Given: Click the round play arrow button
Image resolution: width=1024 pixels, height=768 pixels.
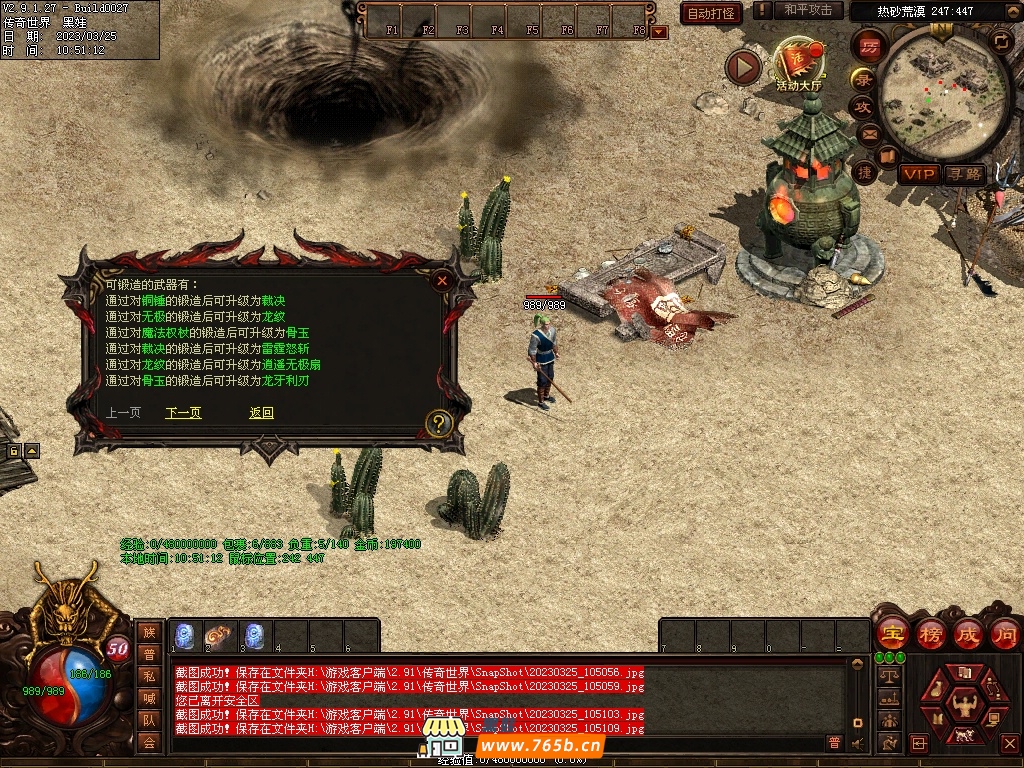Looking at the screenshot, I should click(x=743, y=67).
